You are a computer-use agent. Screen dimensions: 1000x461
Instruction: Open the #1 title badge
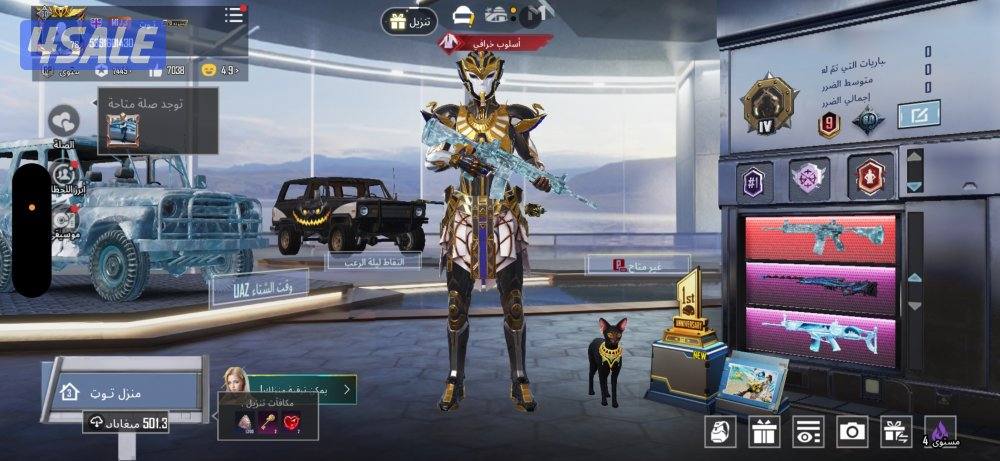[x=755, y=179]
